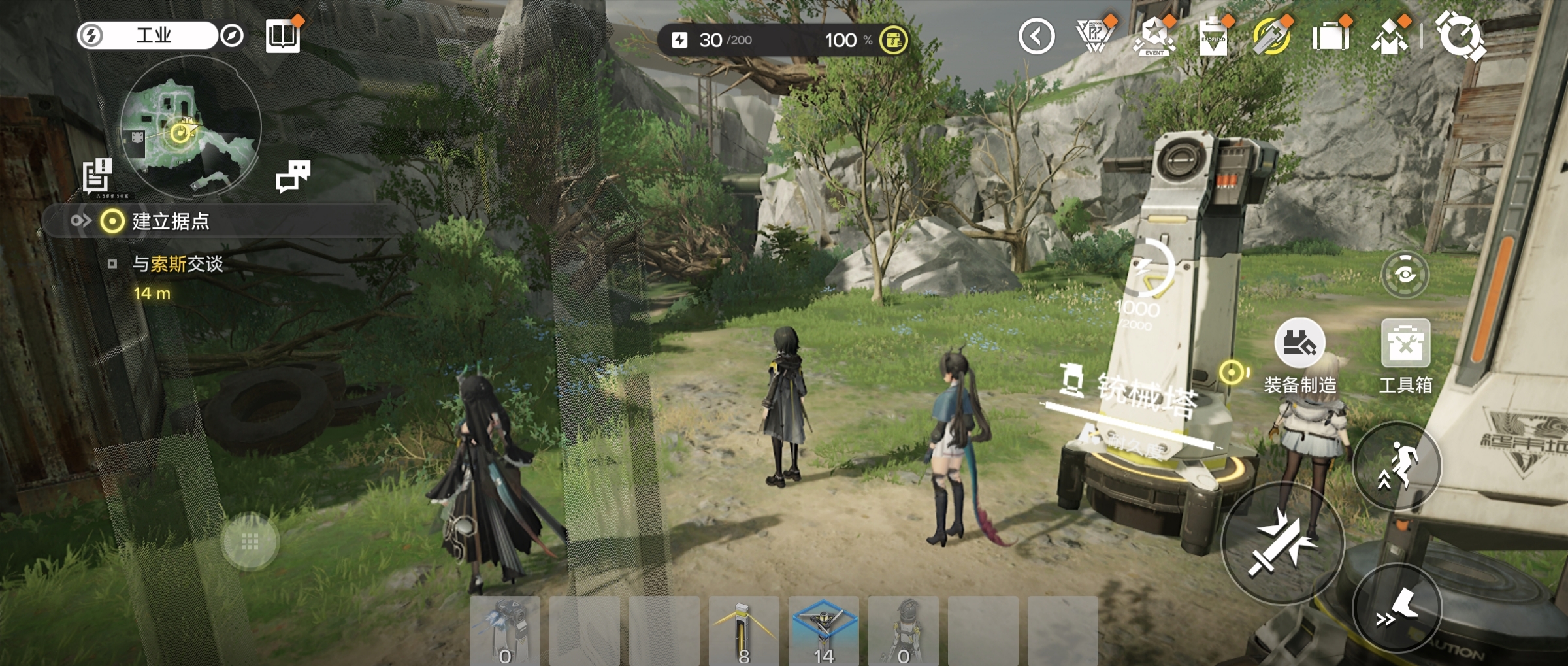Viewport: 1568px width, 666px height.
Task: Open the mission log beside the minimap
Action: pos(98,175)
